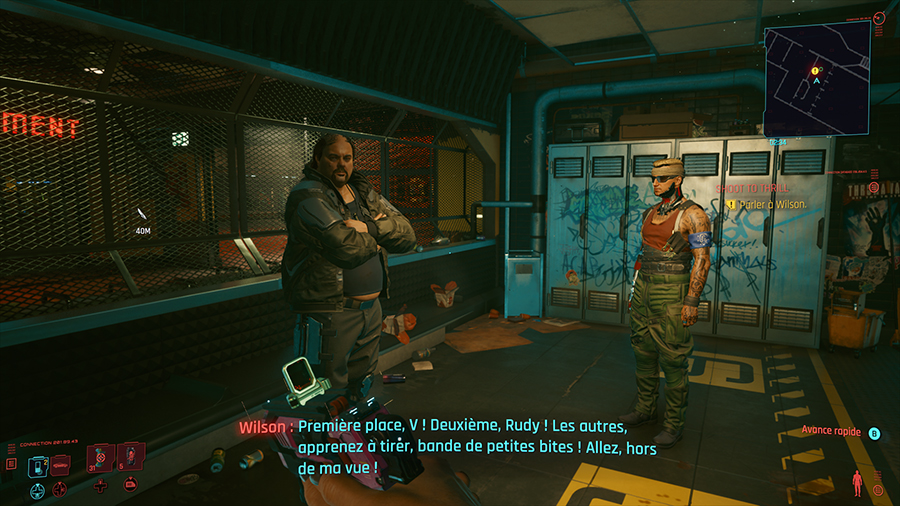Click the yellow quest marker on minimap

pyautogui.click(x=816, y=71)
